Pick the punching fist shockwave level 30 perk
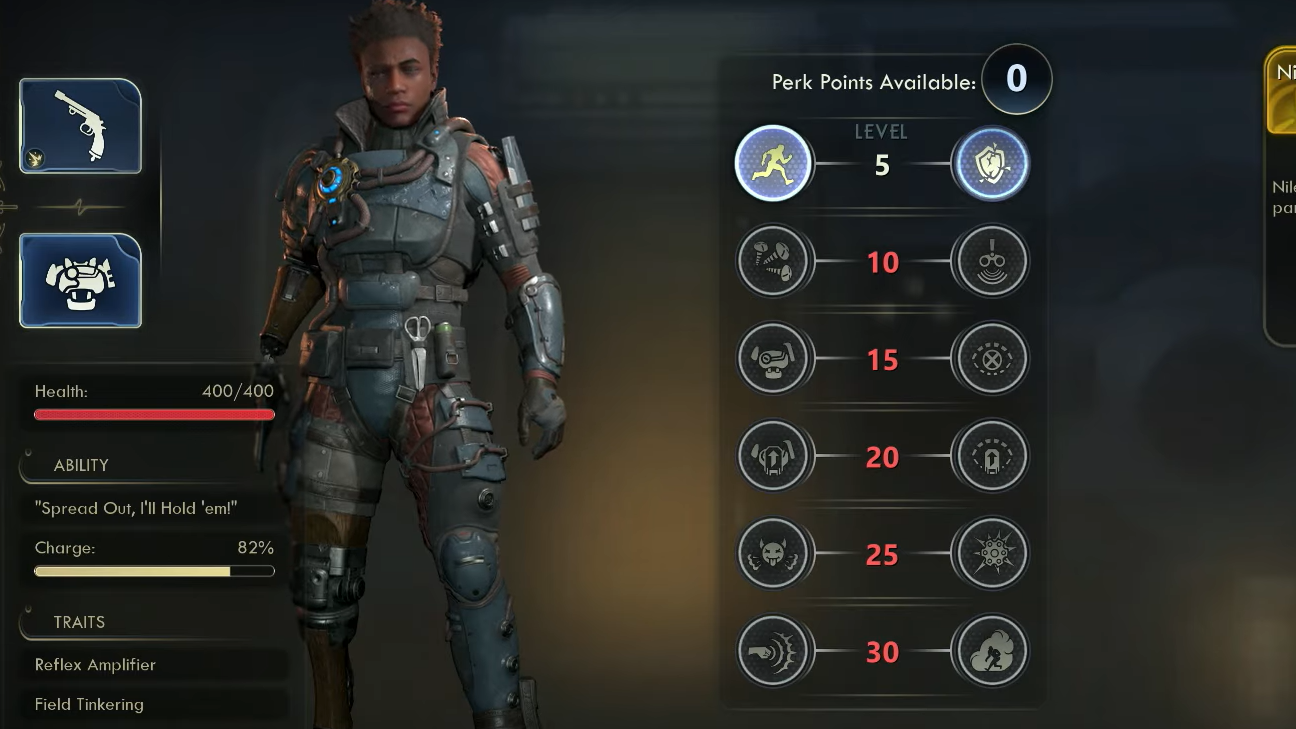This screenshot has height=729, width=1296. coord(773,651)
